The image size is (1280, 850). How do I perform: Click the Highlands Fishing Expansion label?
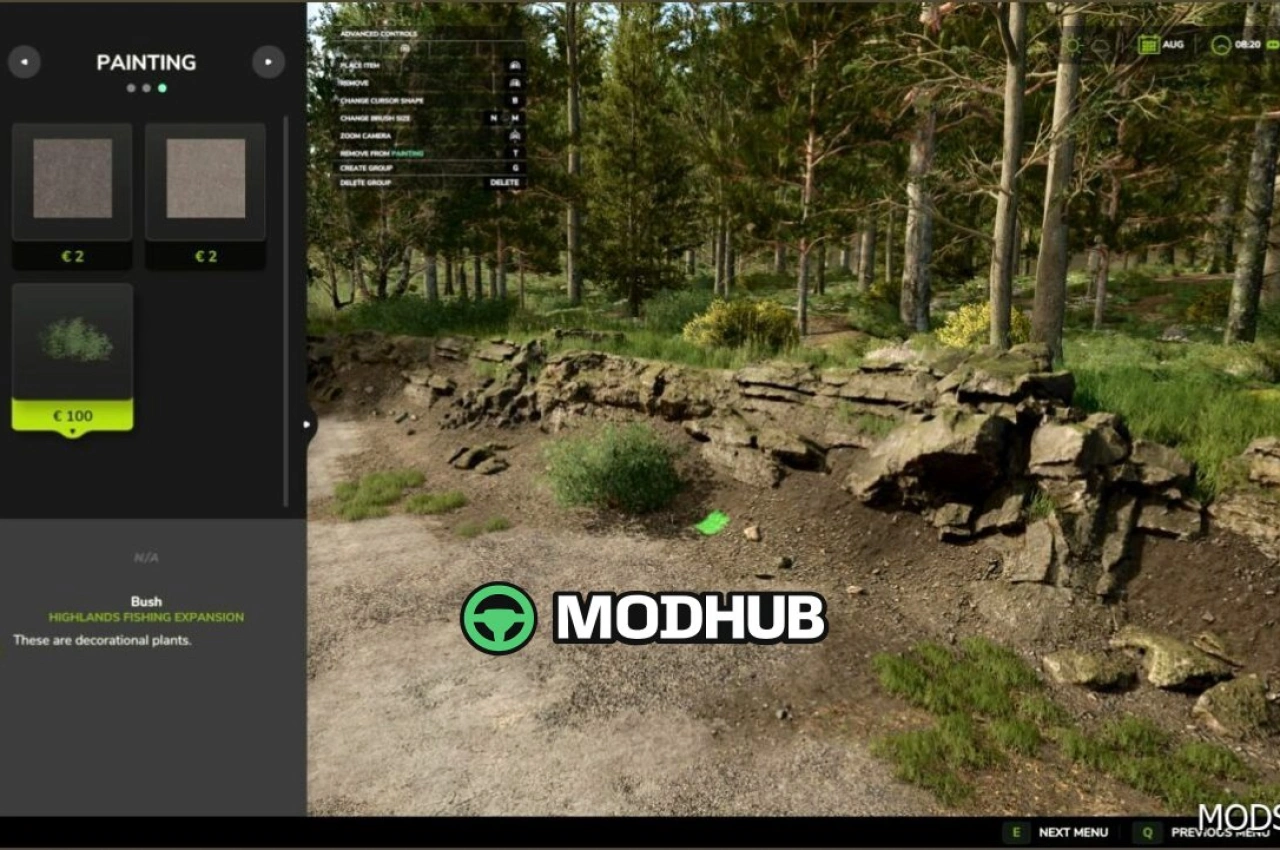pos(146,617)
